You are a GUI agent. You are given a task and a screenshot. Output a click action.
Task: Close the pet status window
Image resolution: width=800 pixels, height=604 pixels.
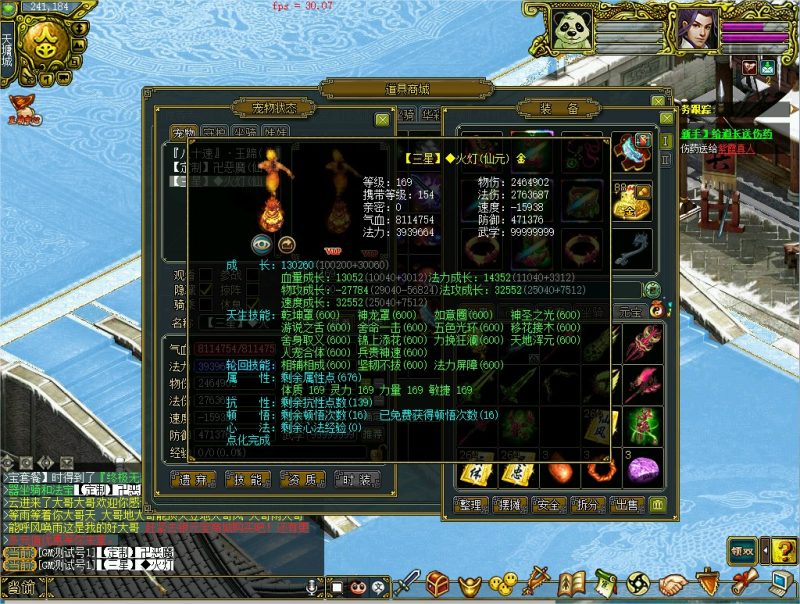click(x=382, y=120)
